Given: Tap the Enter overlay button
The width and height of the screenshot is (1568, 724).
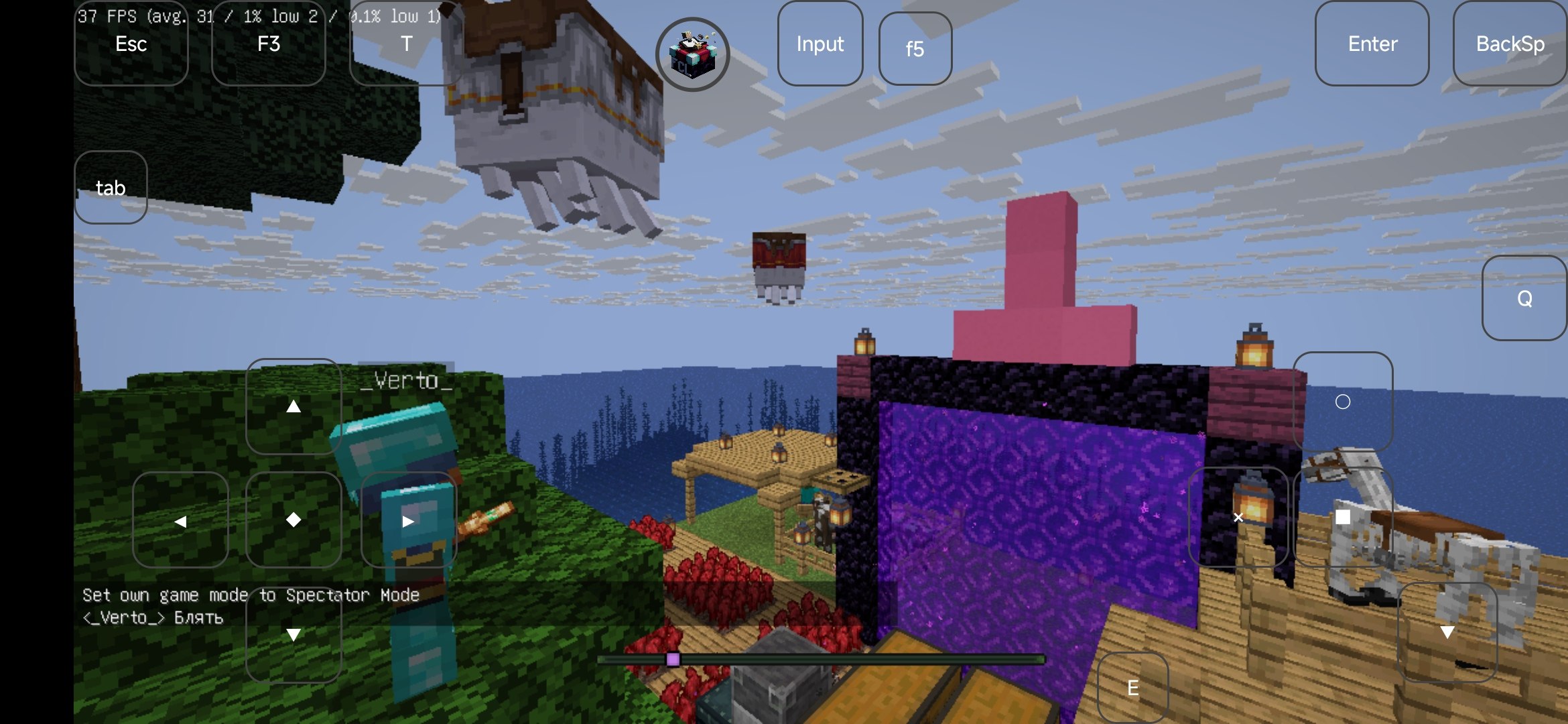Looking at the screenshot, I should (1372, 44).
